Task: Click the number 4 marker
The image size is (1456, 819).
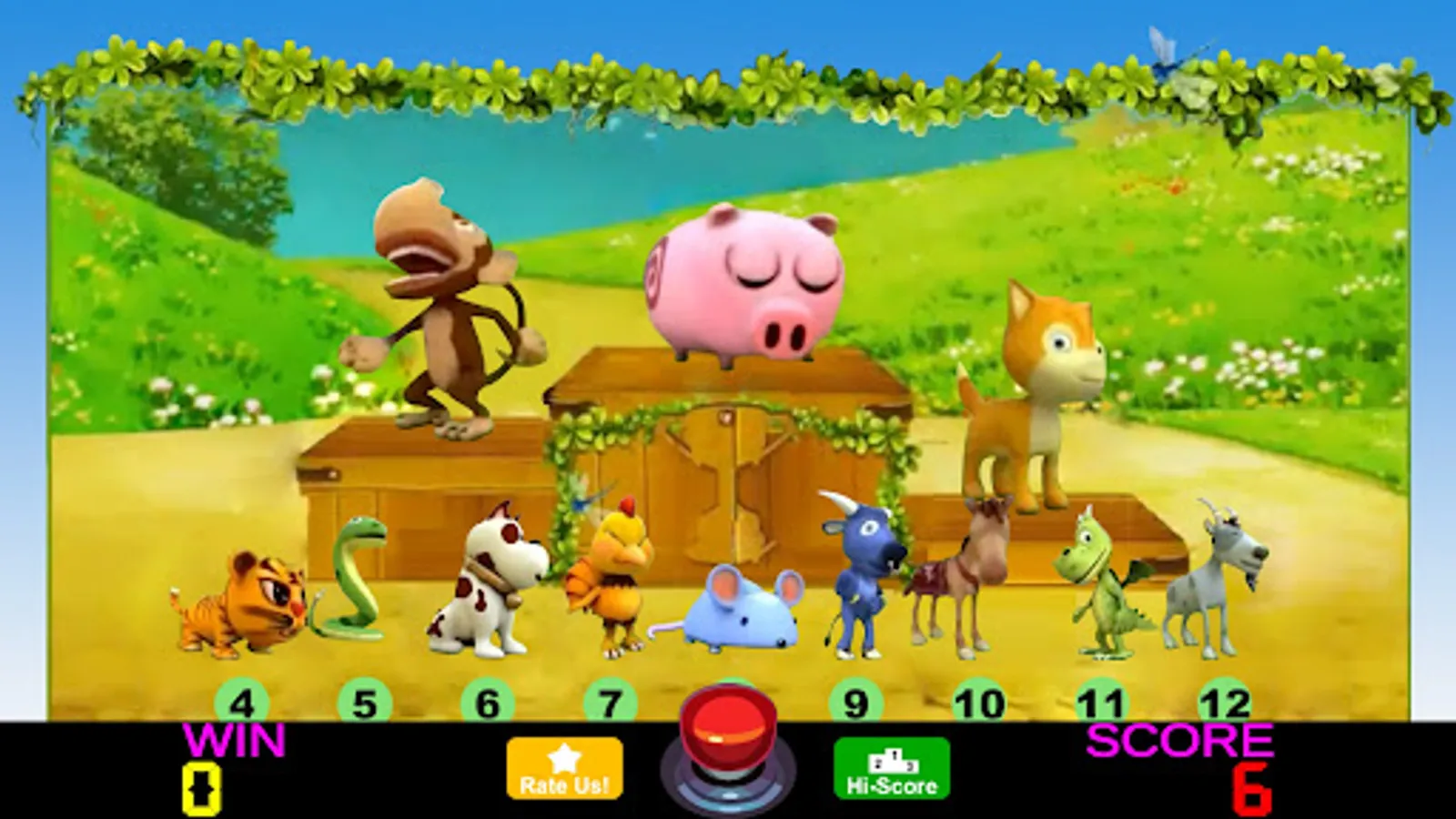Action: click(241, 703)
